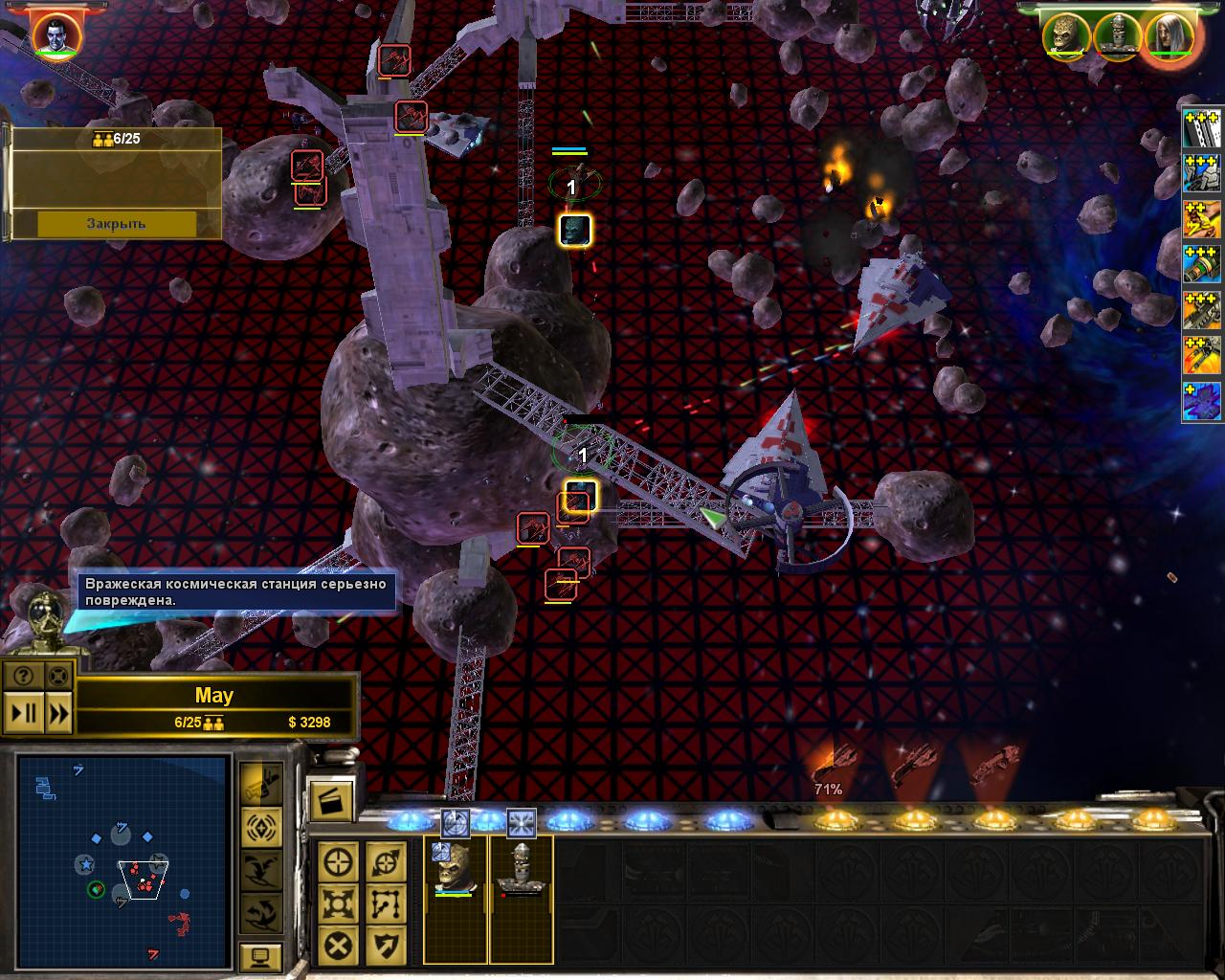Select the queued ship at 71% build progress

(829, 766)
